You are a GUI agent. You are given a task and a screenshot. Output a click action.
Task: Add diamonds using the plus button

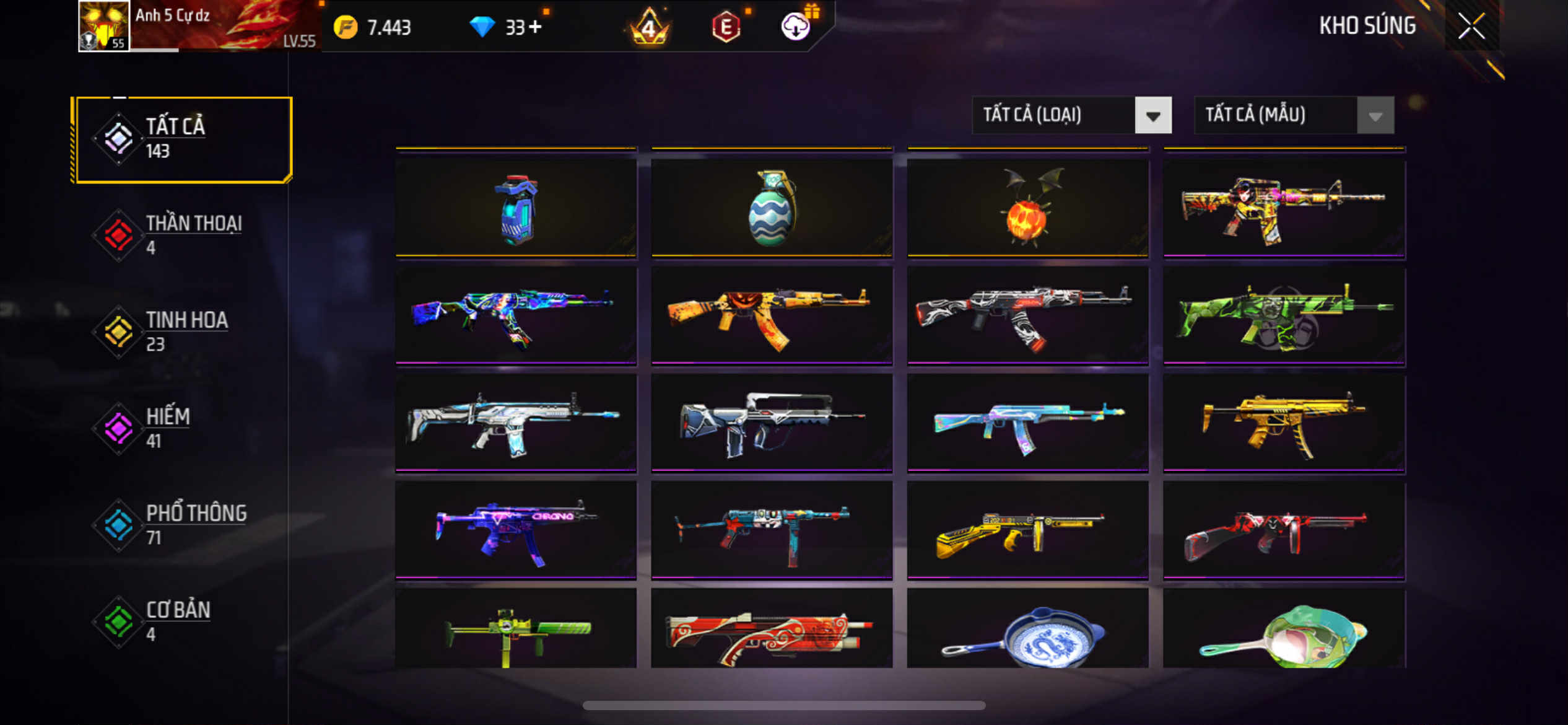click(x=535, y=27)
